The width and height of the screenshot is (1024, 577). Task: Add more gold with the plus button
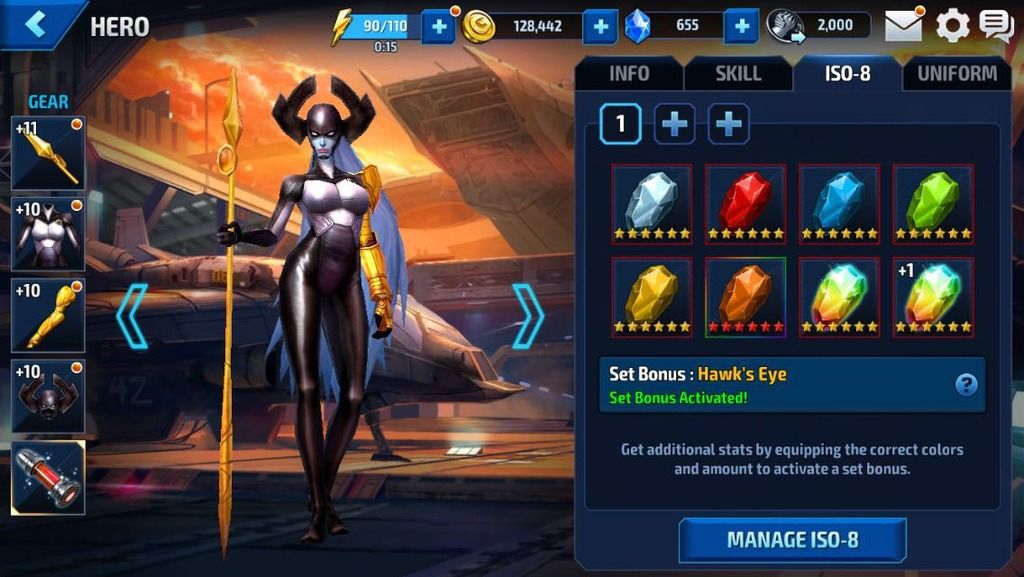[599, 26]
